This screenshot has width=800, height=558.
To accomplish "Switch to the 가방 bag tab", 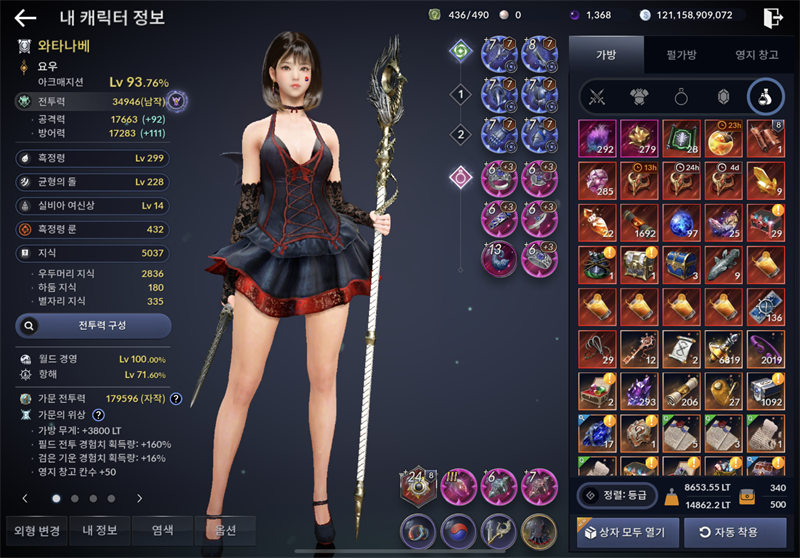I will point(606,55).
